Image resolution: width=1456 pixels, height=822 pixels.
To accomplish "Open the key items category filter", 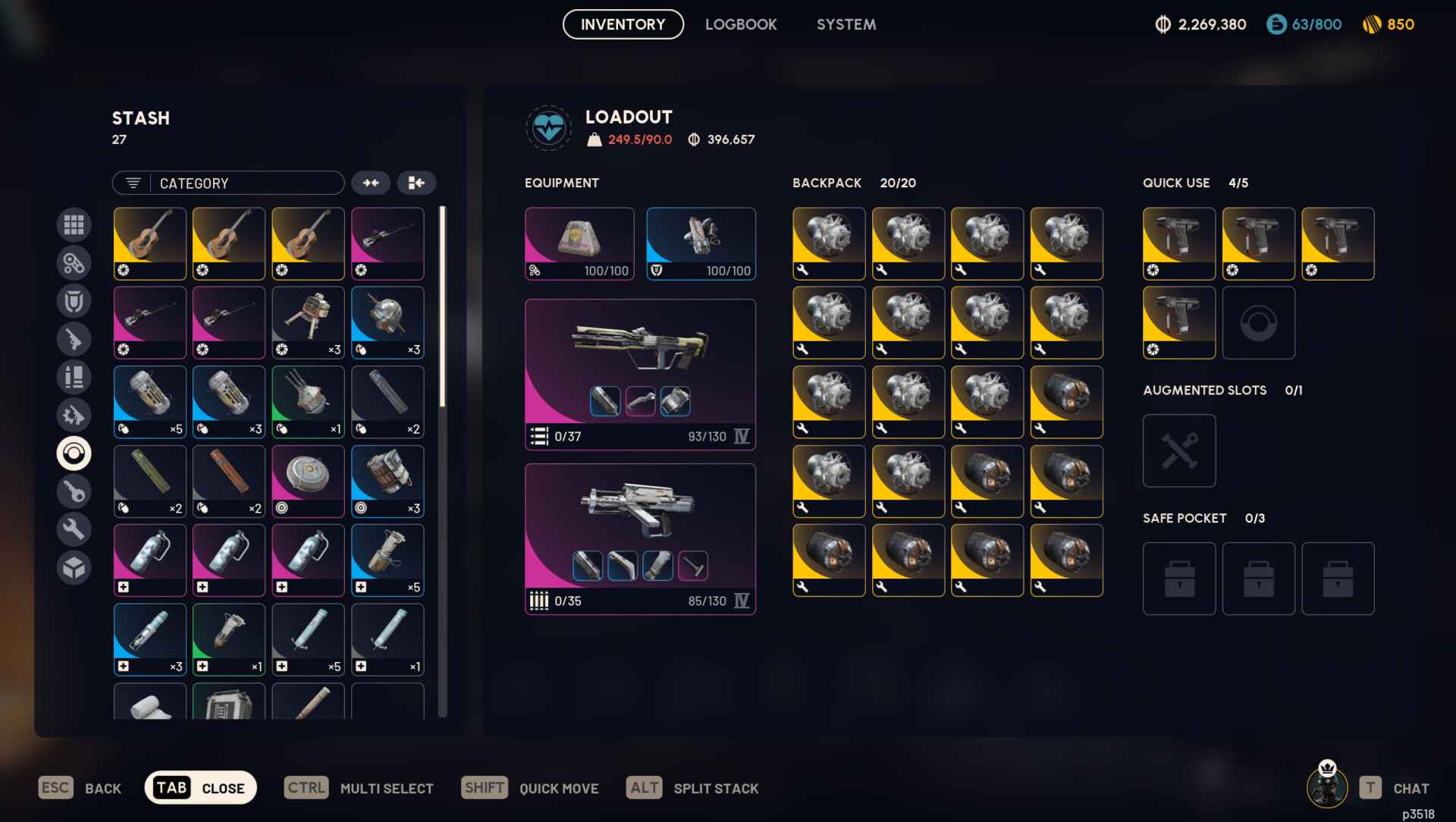I will pyautogui.click(x=74, y=491).
